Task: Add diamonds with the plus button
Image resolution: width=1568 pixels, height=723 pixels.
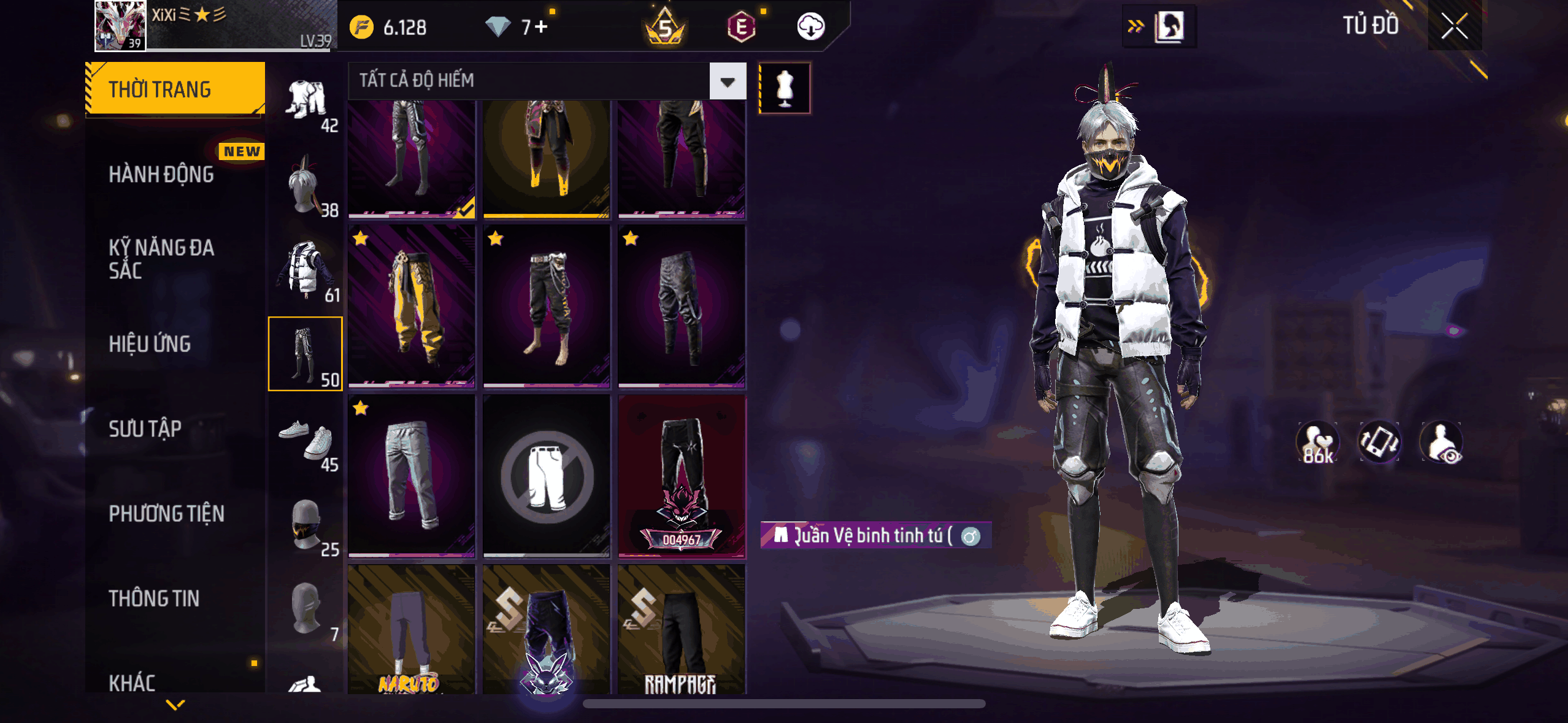Action: pos(541,27)
